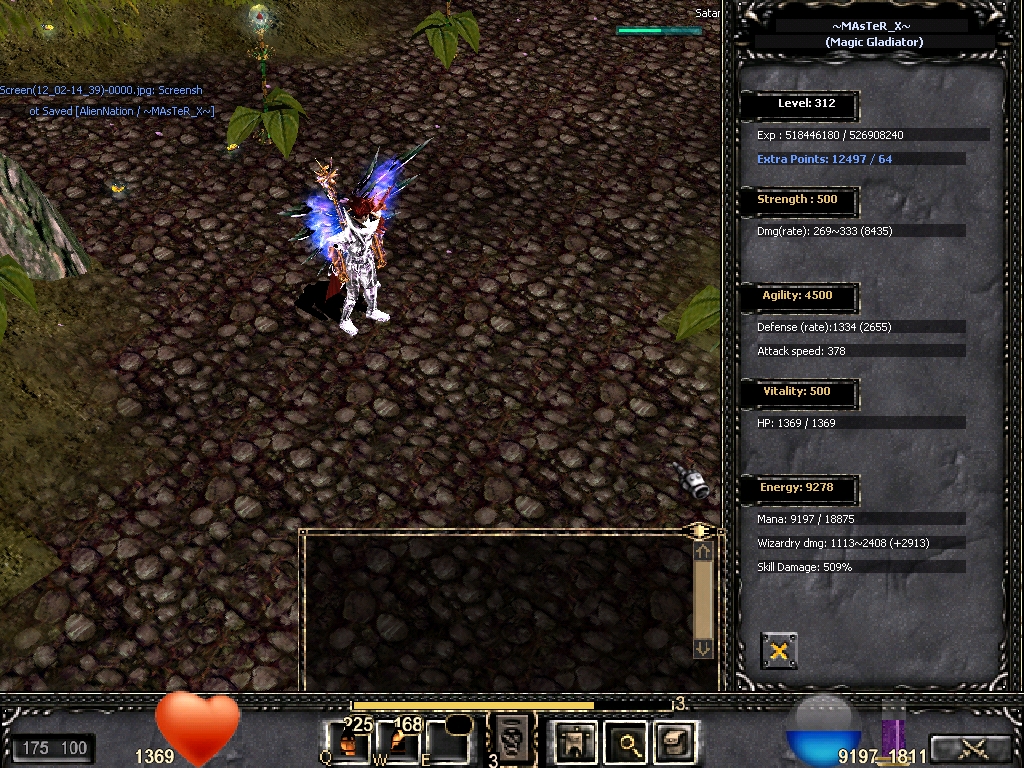The image size is (1024, 768).
Task: Click the magnifying glass button
Action: tap(630, 742)
